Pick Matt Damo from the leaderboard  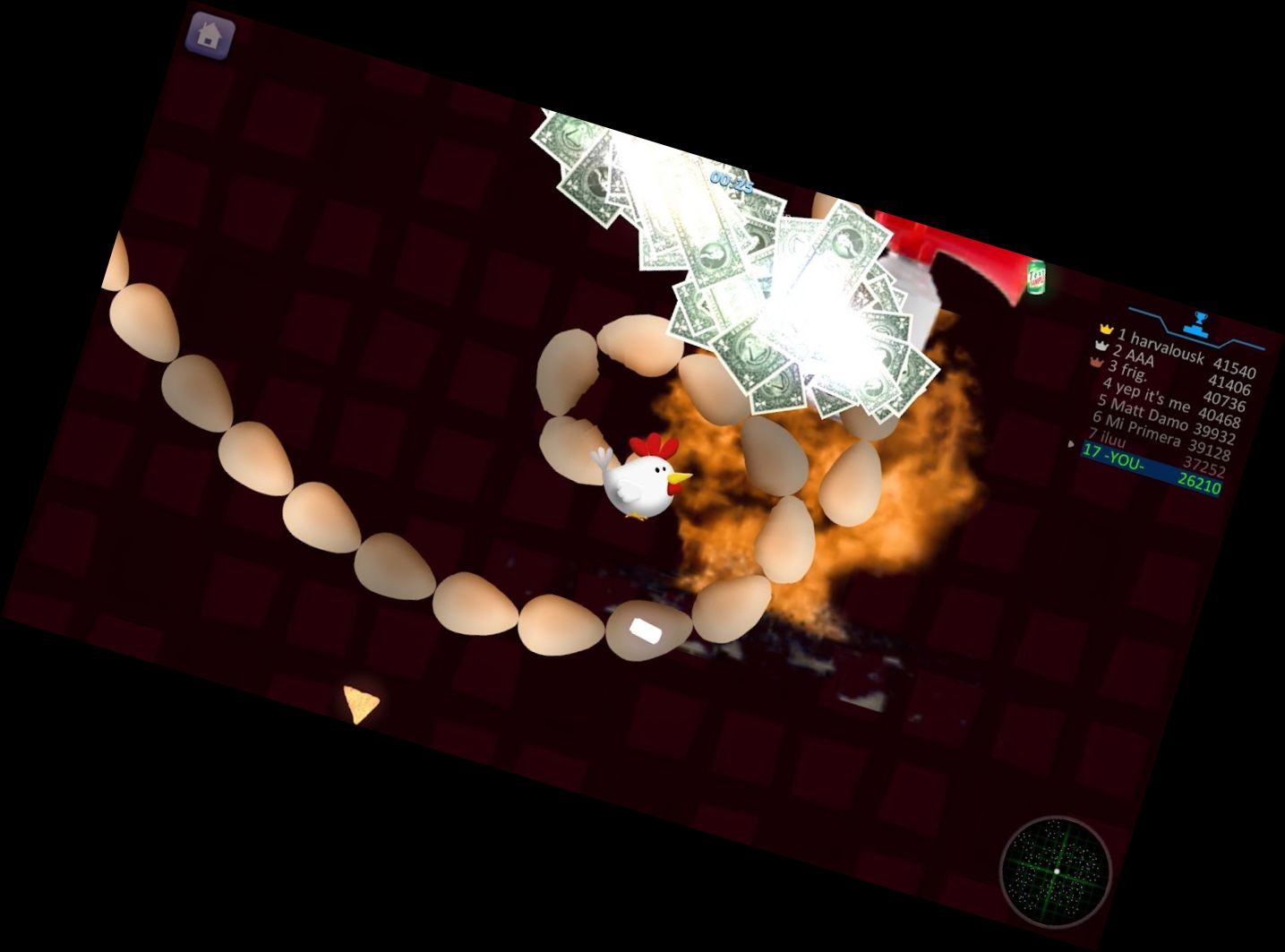(x=1162, y=420)
